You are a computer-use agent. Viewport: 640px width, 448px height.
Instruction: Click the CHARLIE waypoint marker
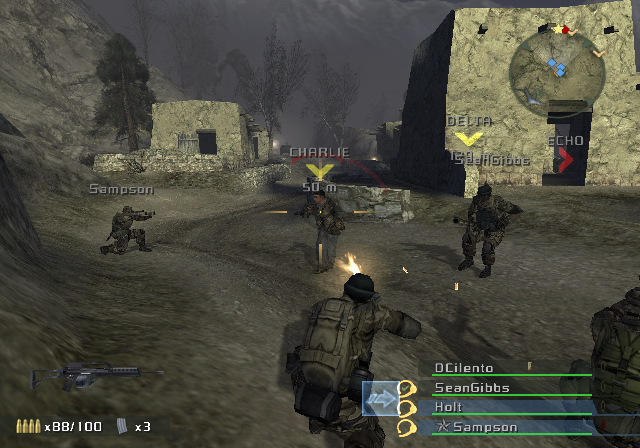(320, 171)
